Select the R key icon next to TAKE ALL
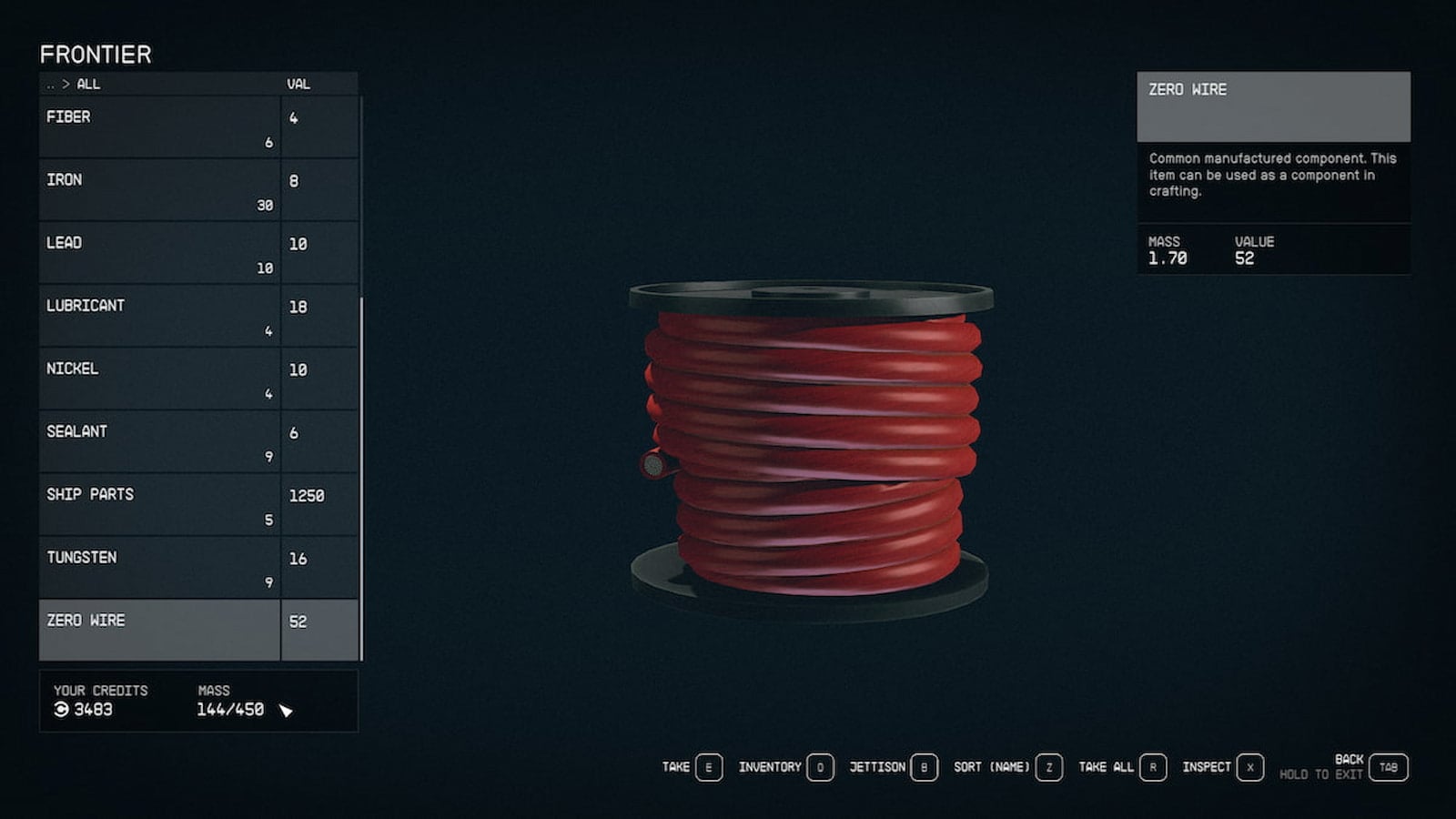 tap(1153, 767)
